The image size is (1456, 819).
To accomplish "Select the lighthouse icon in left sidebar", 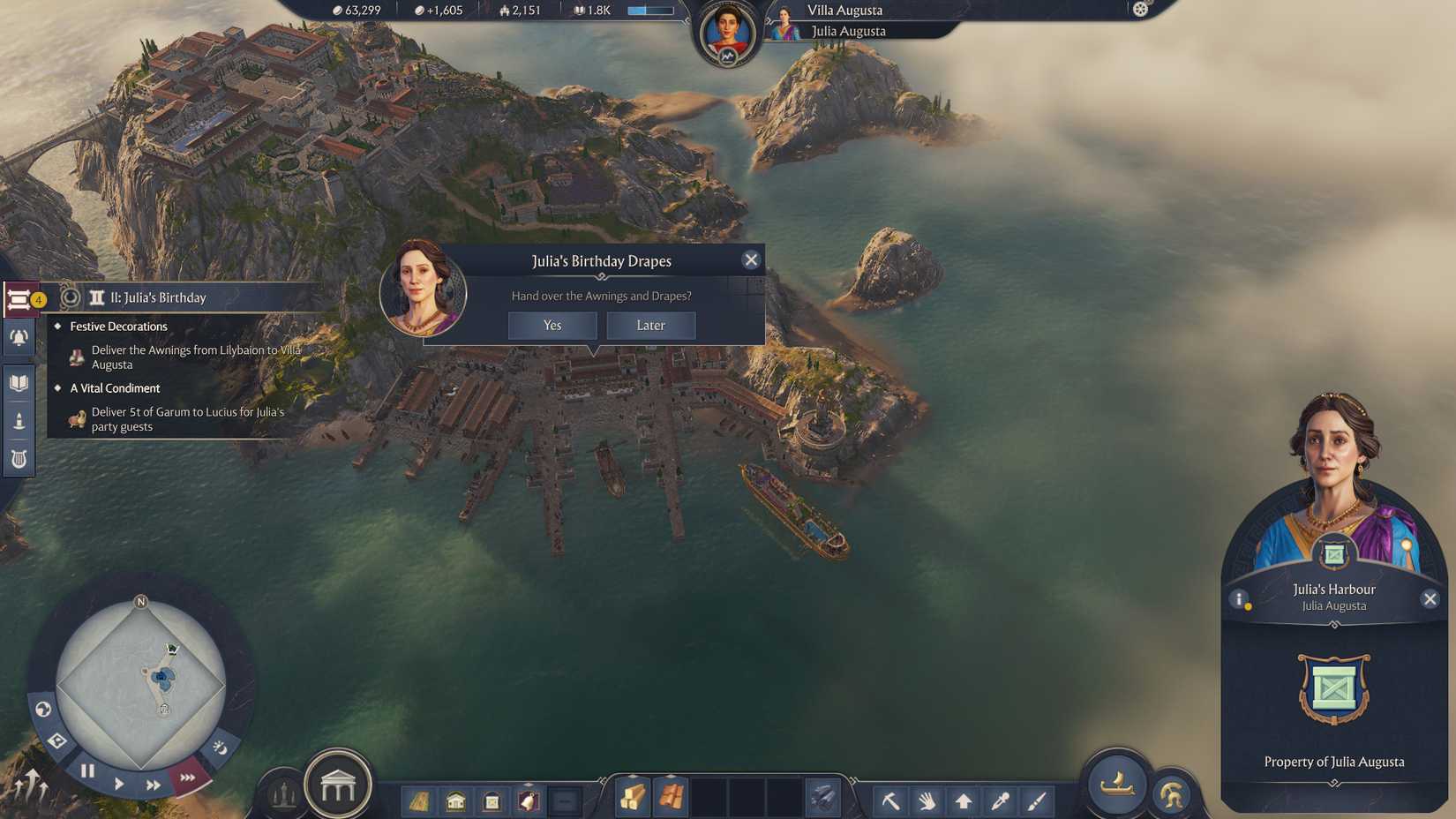I will click(x=19, y=418).
